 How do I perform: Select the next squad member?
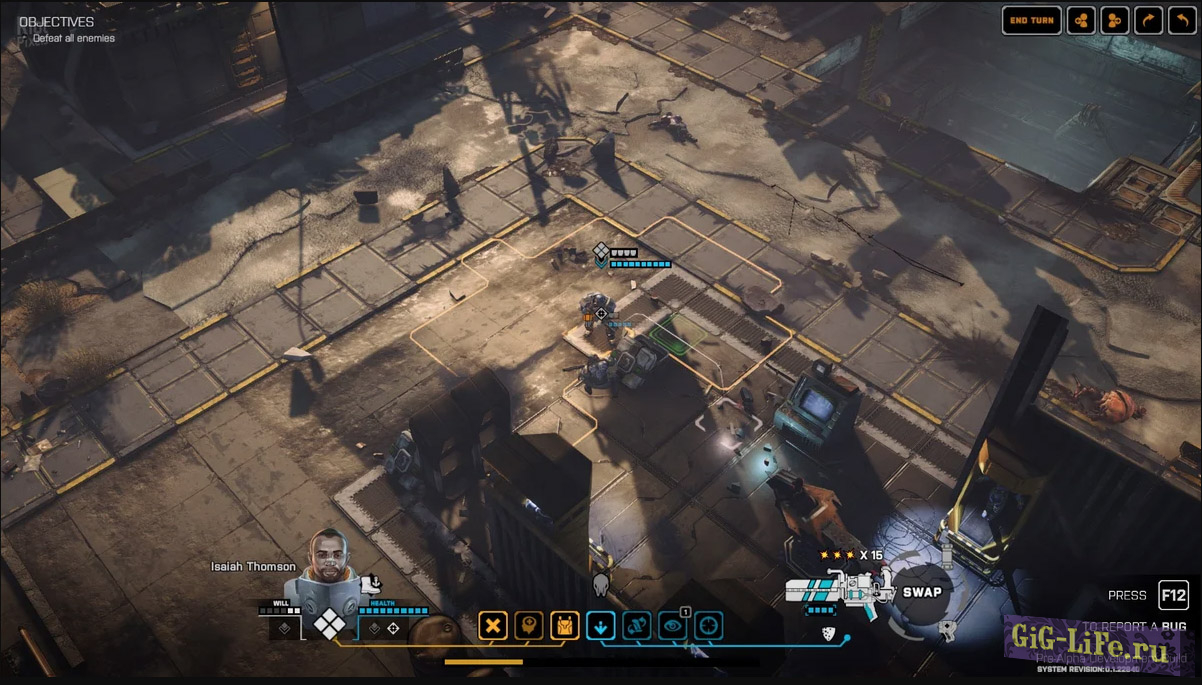coord(1115,20)
